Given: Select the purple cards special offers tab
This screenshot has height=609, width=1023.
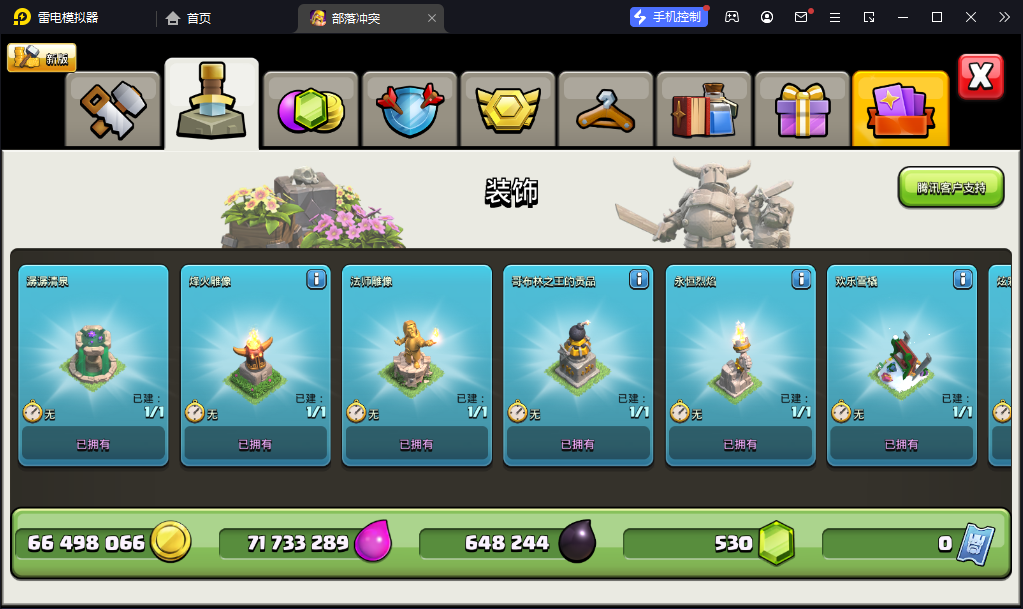Looking at the screenshot, I should pos(900,110).
